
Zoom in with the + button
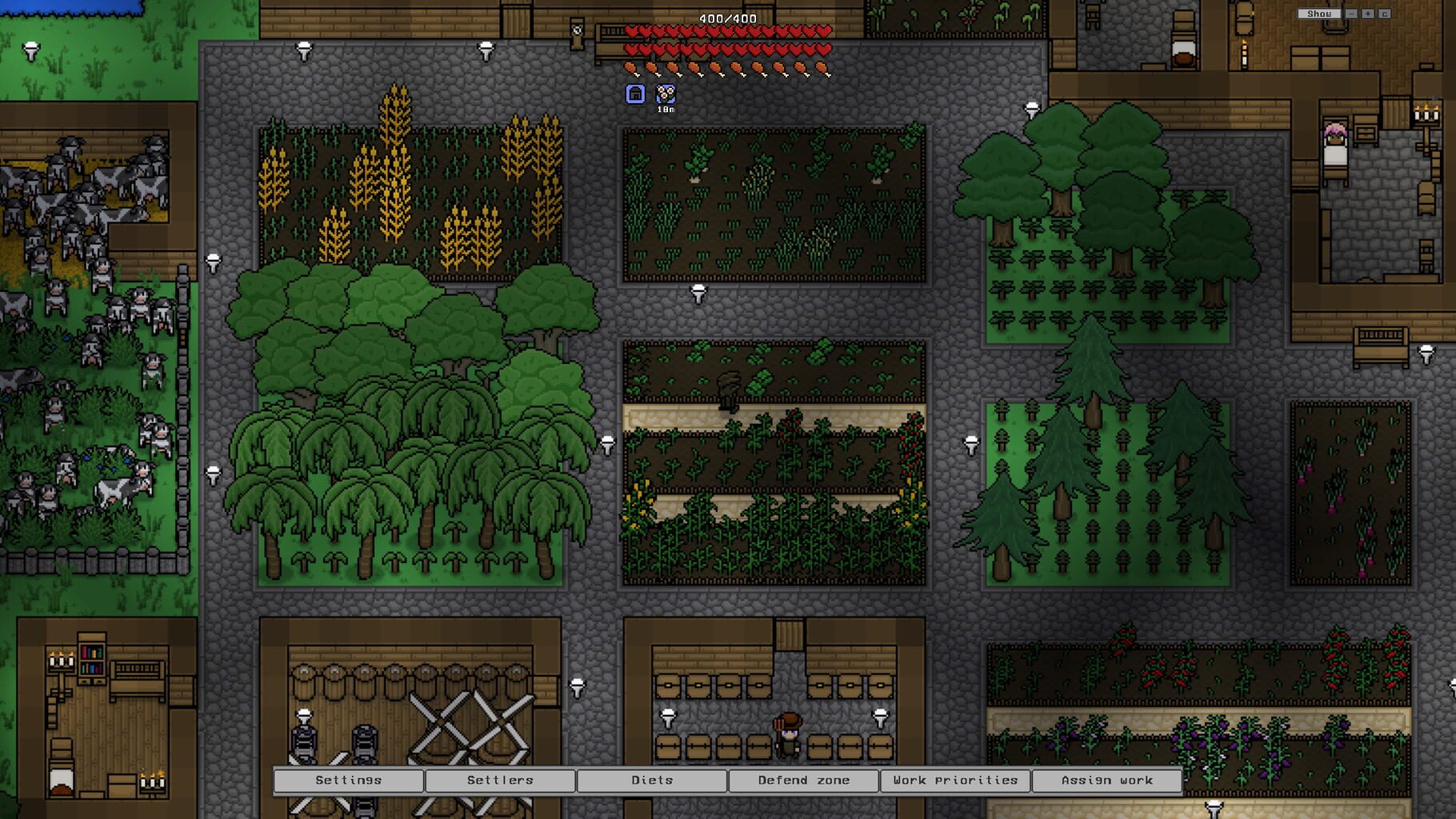pyautogui.click(x=1369, y=14)
